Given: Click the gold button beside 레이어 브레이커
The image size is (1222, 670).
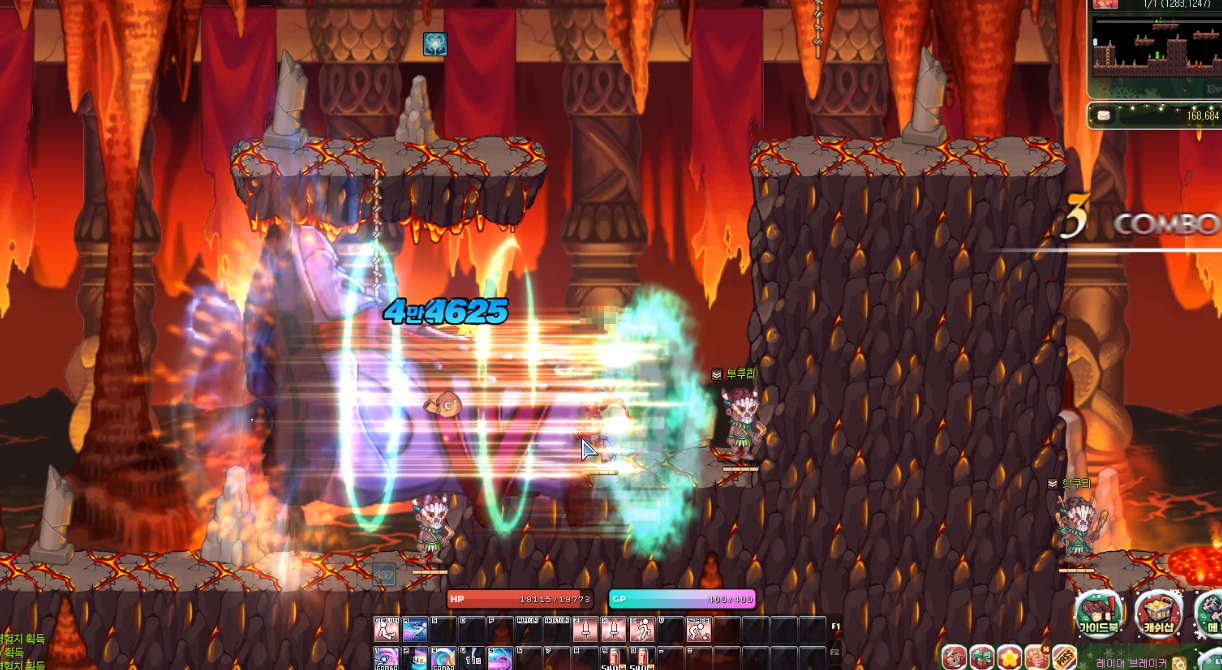Looking at the screenshot, I should (x=1179, y=663).
